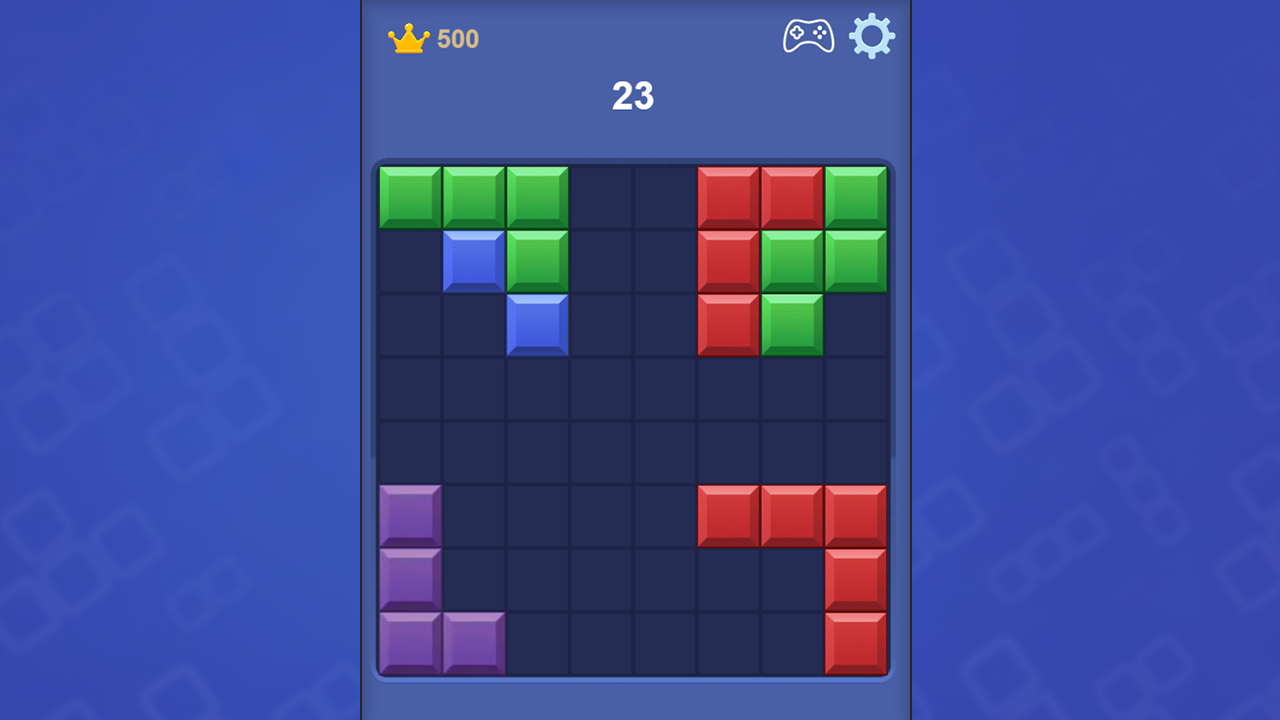Open the gamepad controller icon
Image resolution: width=1280 pixels, height=720 pixels.
[x=808, y=35]
